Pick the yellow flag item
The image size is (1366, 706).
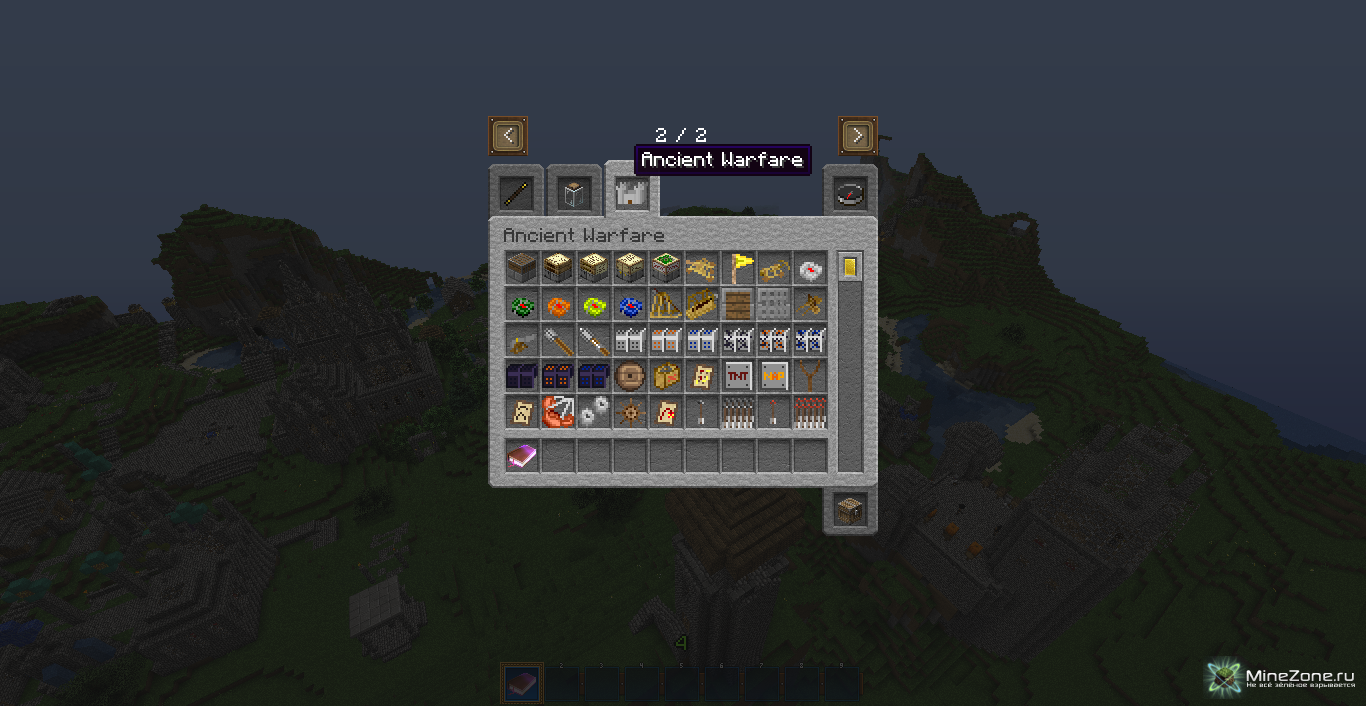tap(737, 268)
